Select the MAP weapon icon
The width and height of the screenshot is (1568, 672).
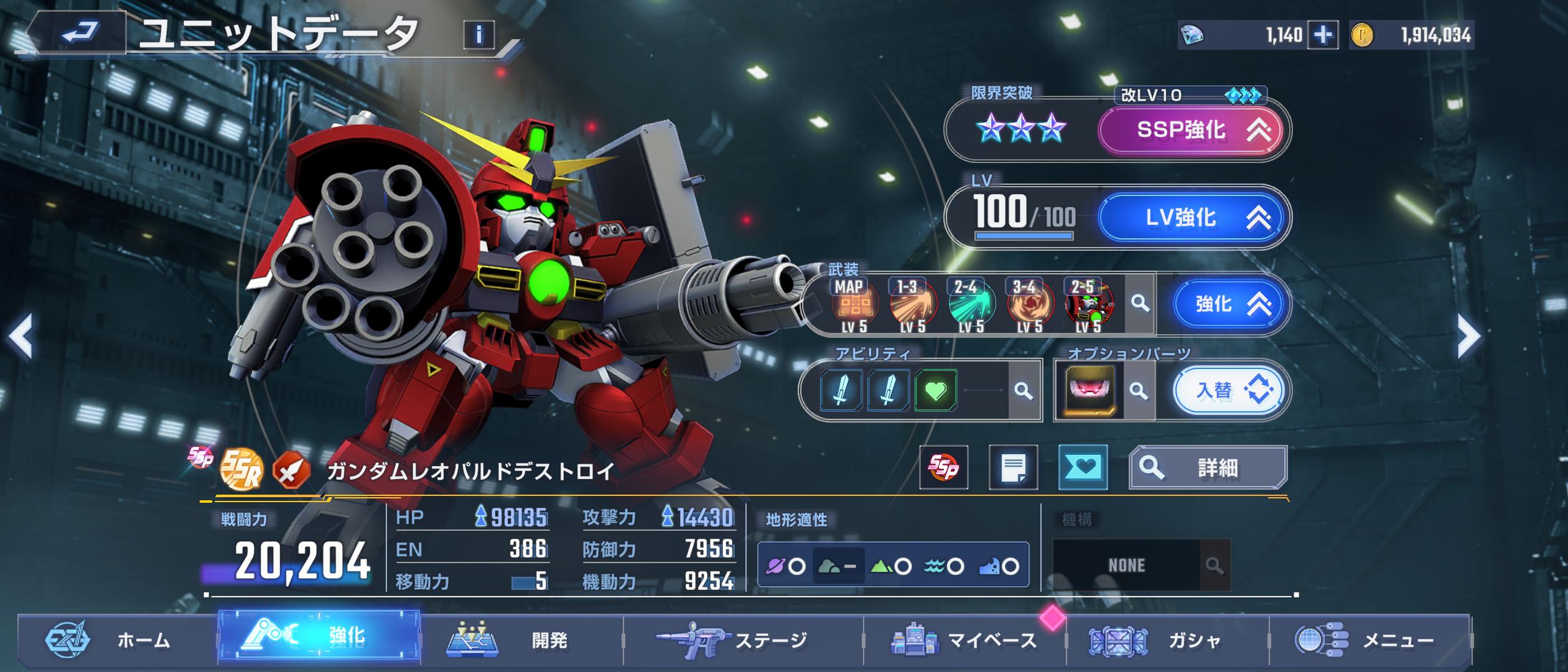[x=854, y=305]
